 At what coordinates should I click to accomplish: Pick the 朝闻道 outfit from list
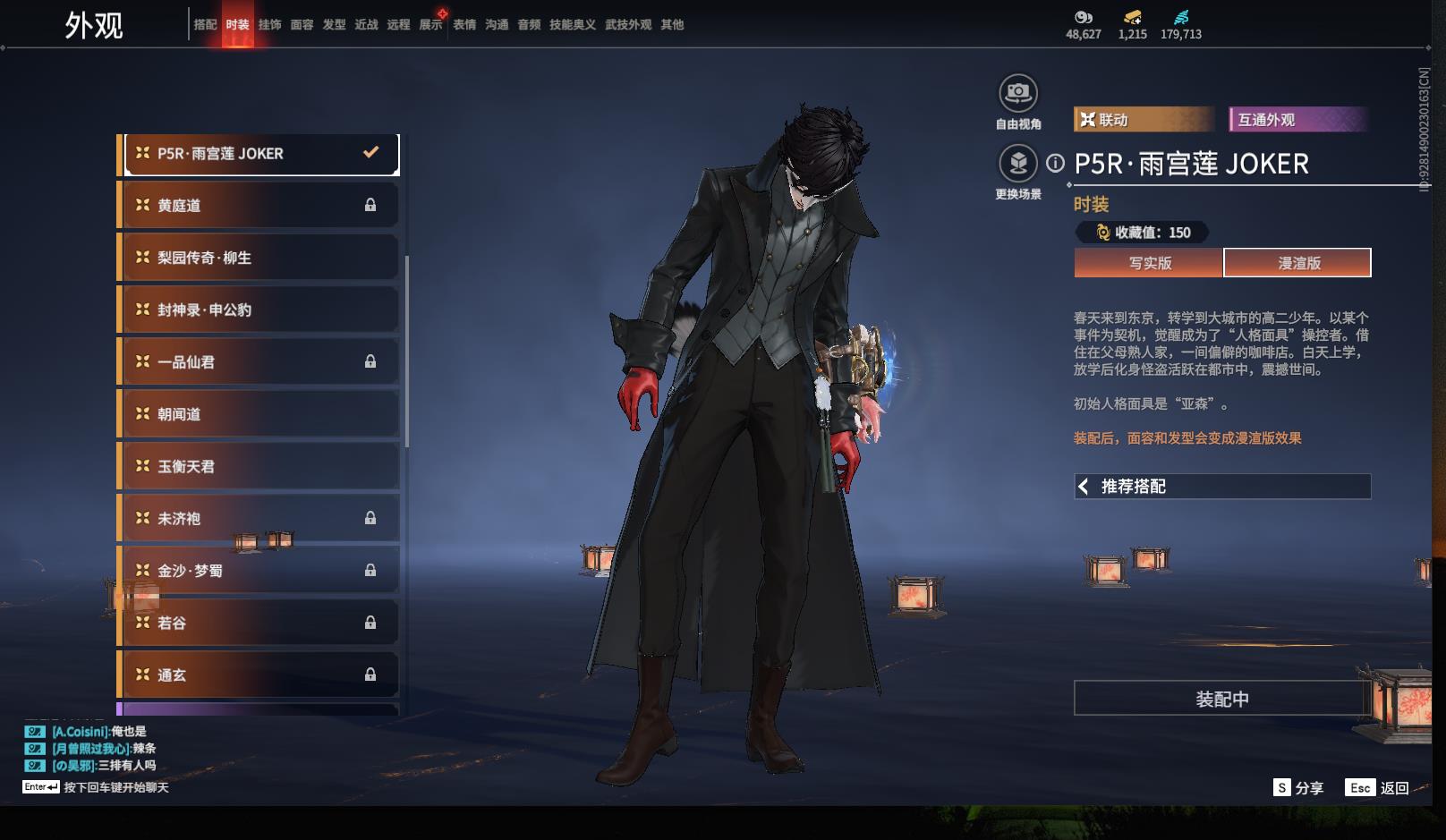coord(259,414)
